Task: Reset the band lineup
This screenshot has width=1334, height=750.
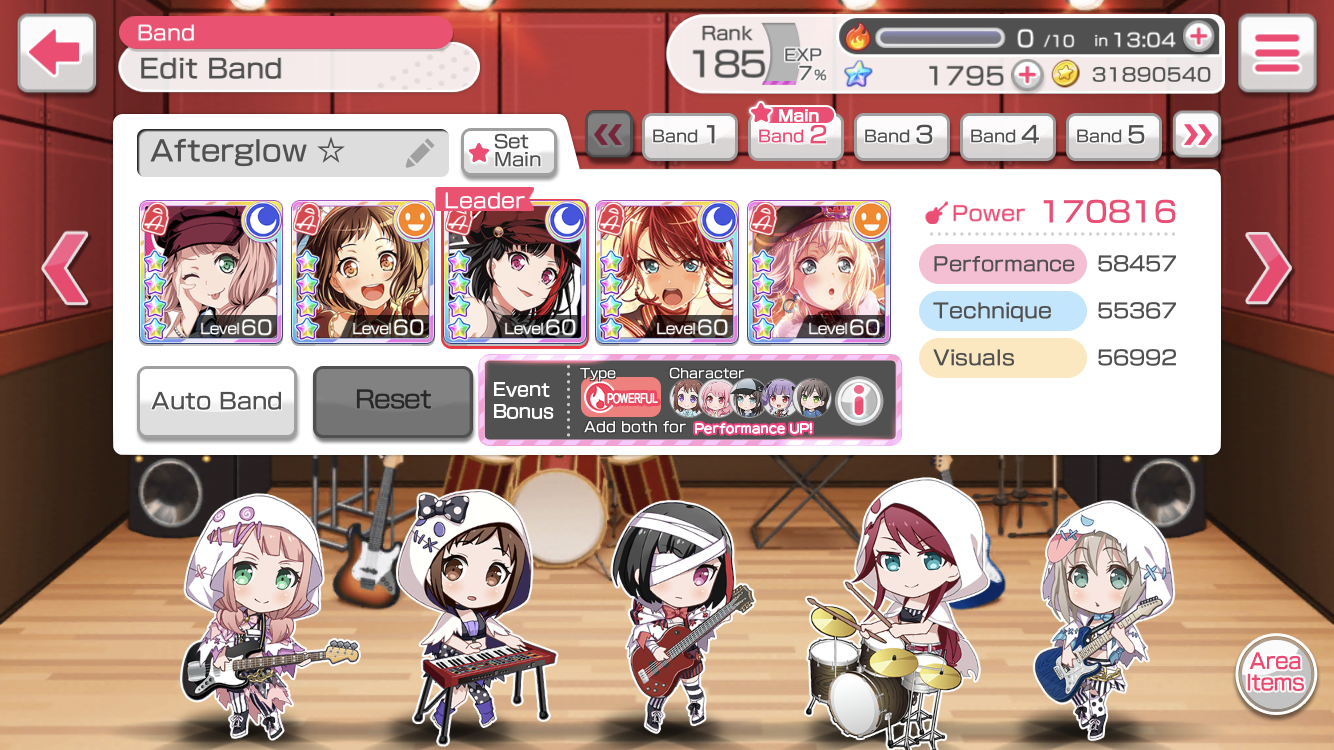Action: 393,400
